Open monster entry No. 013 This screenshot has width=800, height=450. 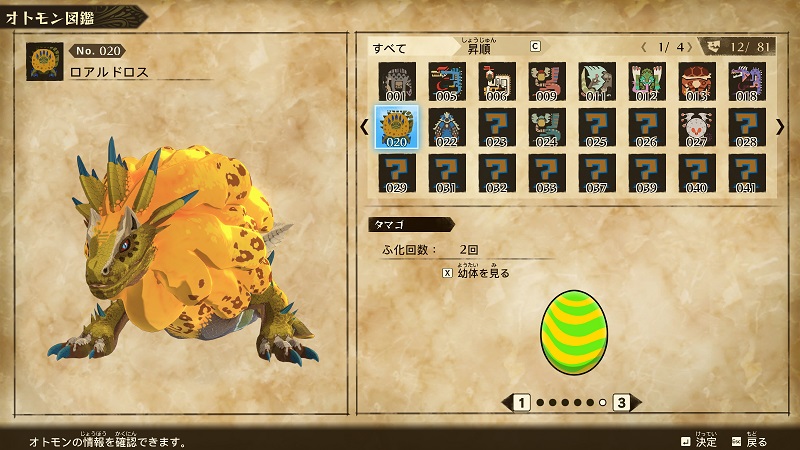(697, 81)
